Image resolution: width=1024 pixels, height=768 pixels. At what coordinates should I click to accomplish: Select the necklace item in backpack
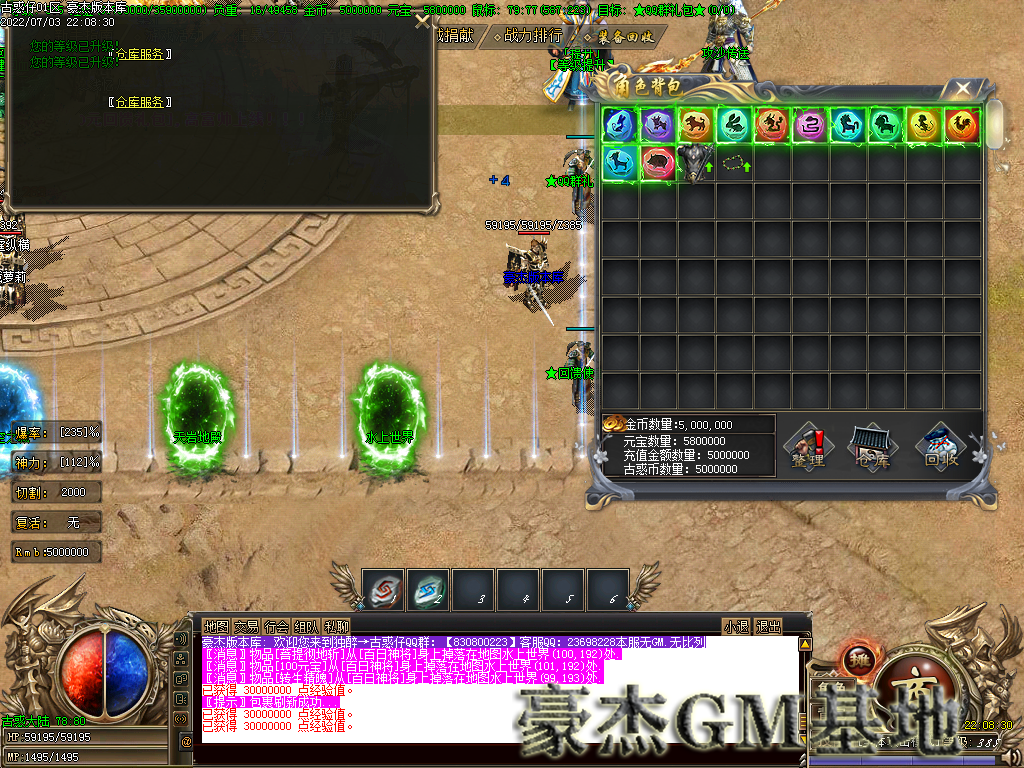tap(733, 162)
